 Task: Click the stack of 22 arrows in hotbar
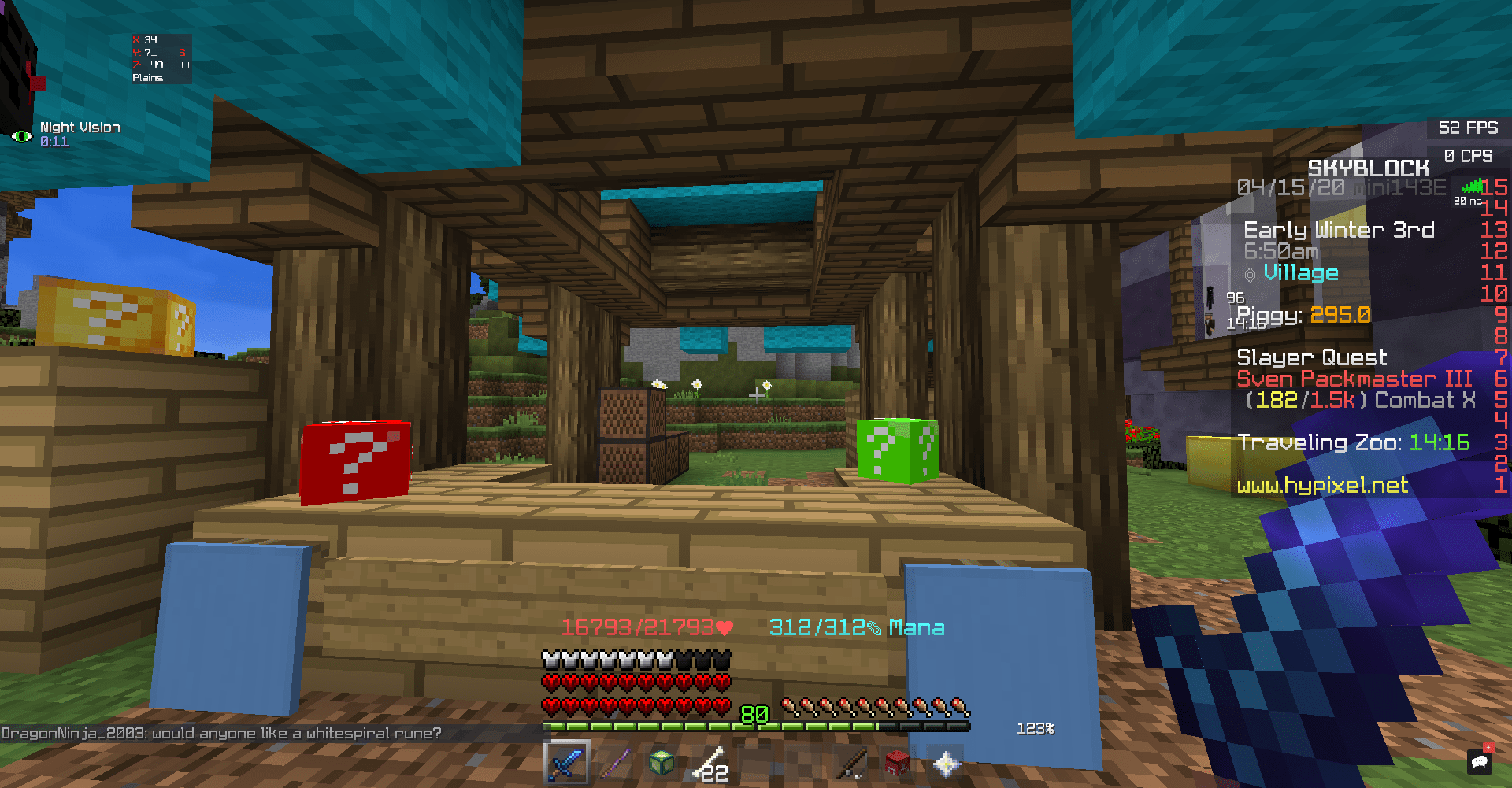pyautogui.click(x=709, y=763)
